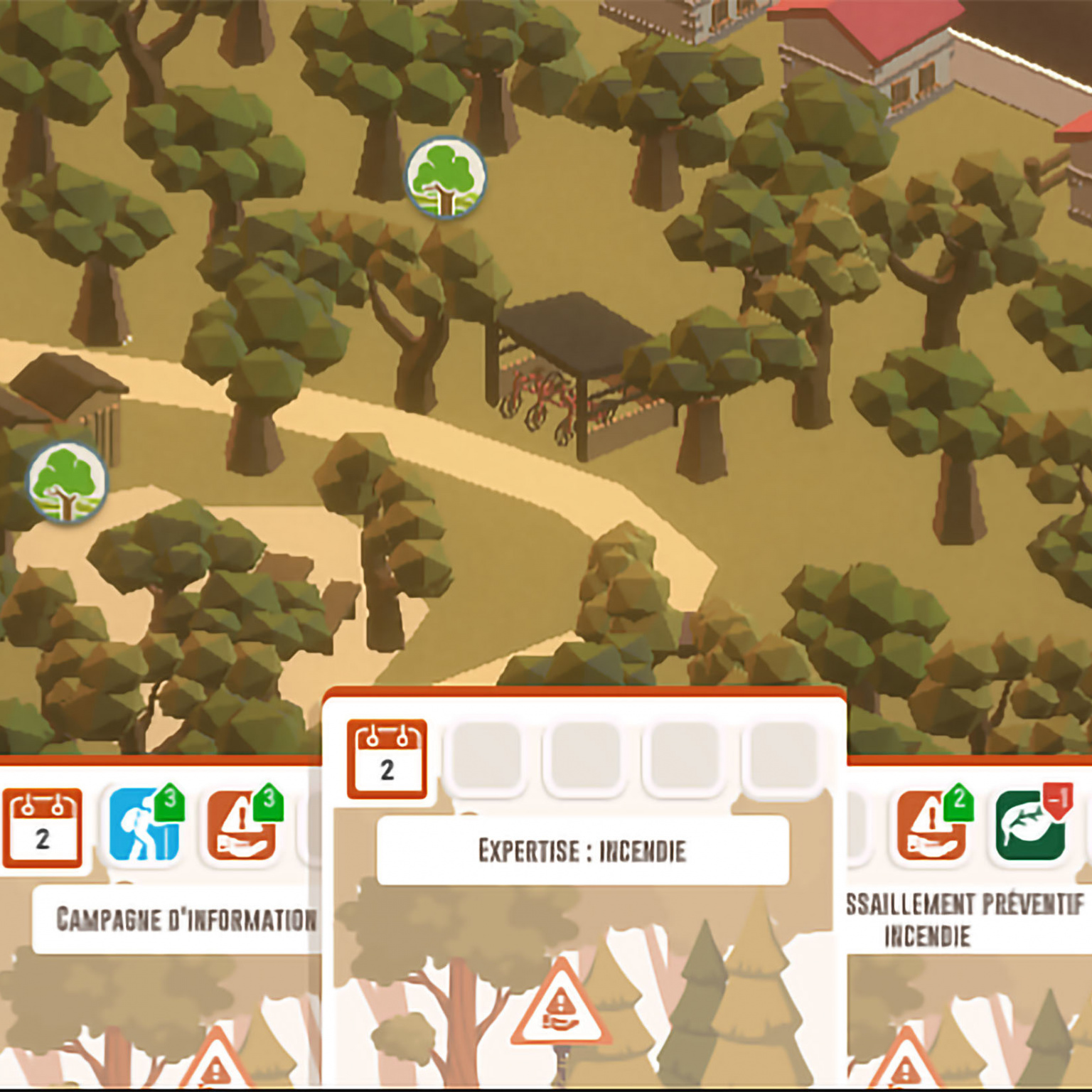Click the calendar icon on the Expertise card

tap(387, 759)
